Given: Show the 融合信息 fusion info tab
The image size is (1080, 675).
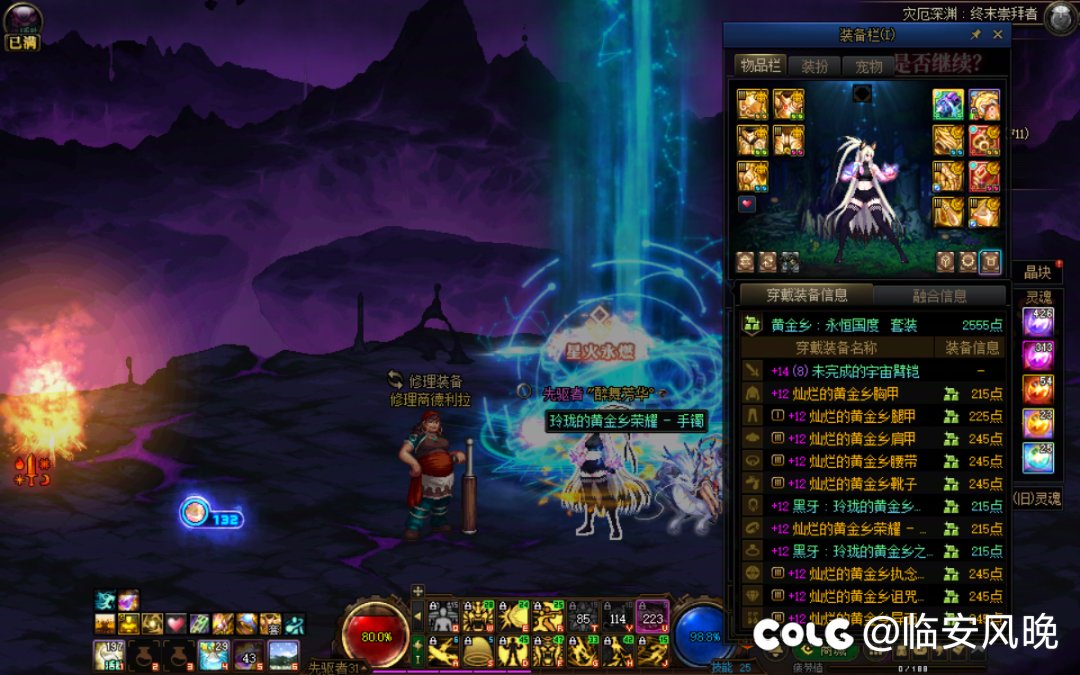Looking at the screenshot, I should click(x=939, y=295).
